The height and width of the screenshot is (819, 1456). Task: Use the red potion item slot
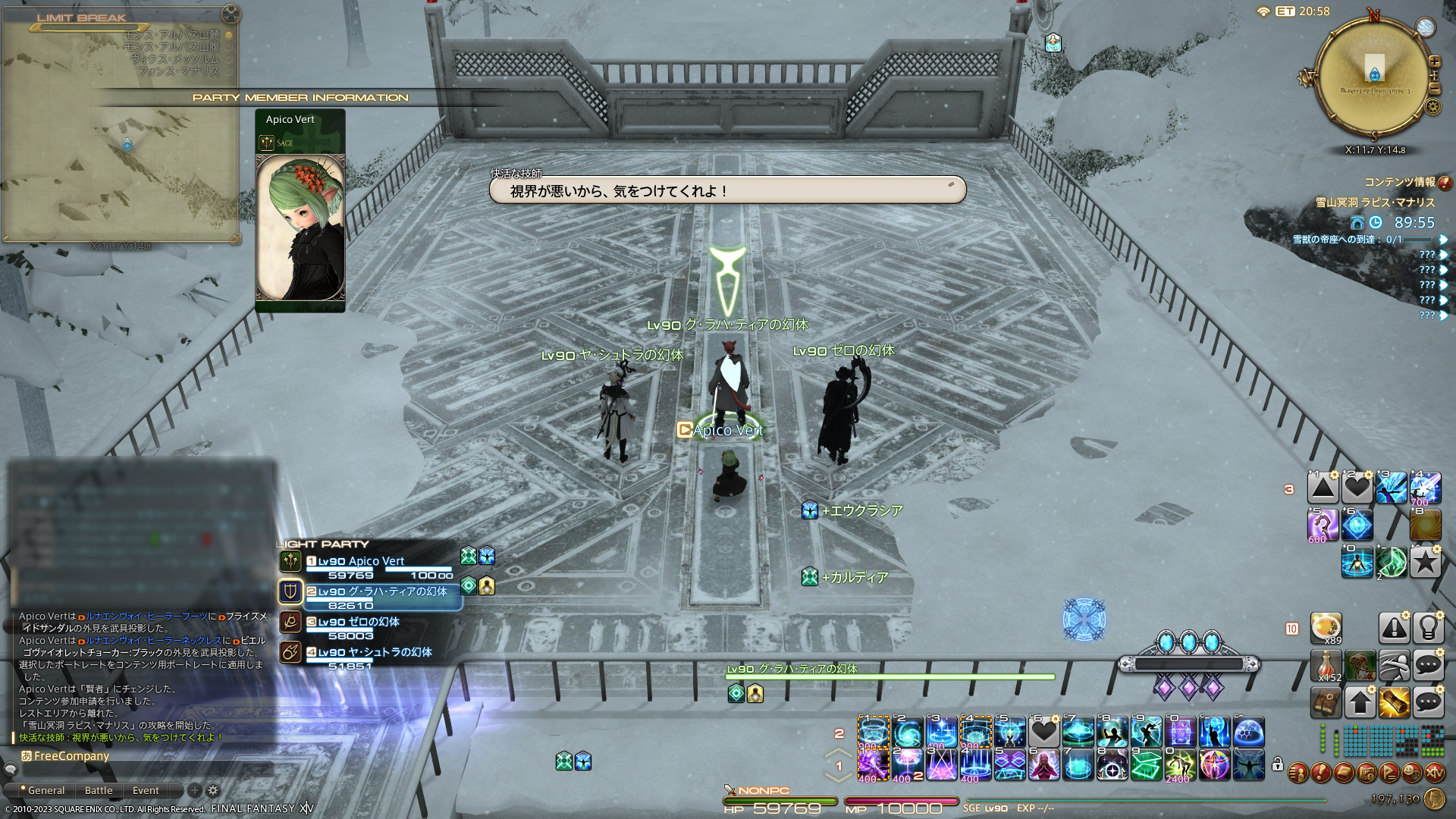[x=1326, y=666]
